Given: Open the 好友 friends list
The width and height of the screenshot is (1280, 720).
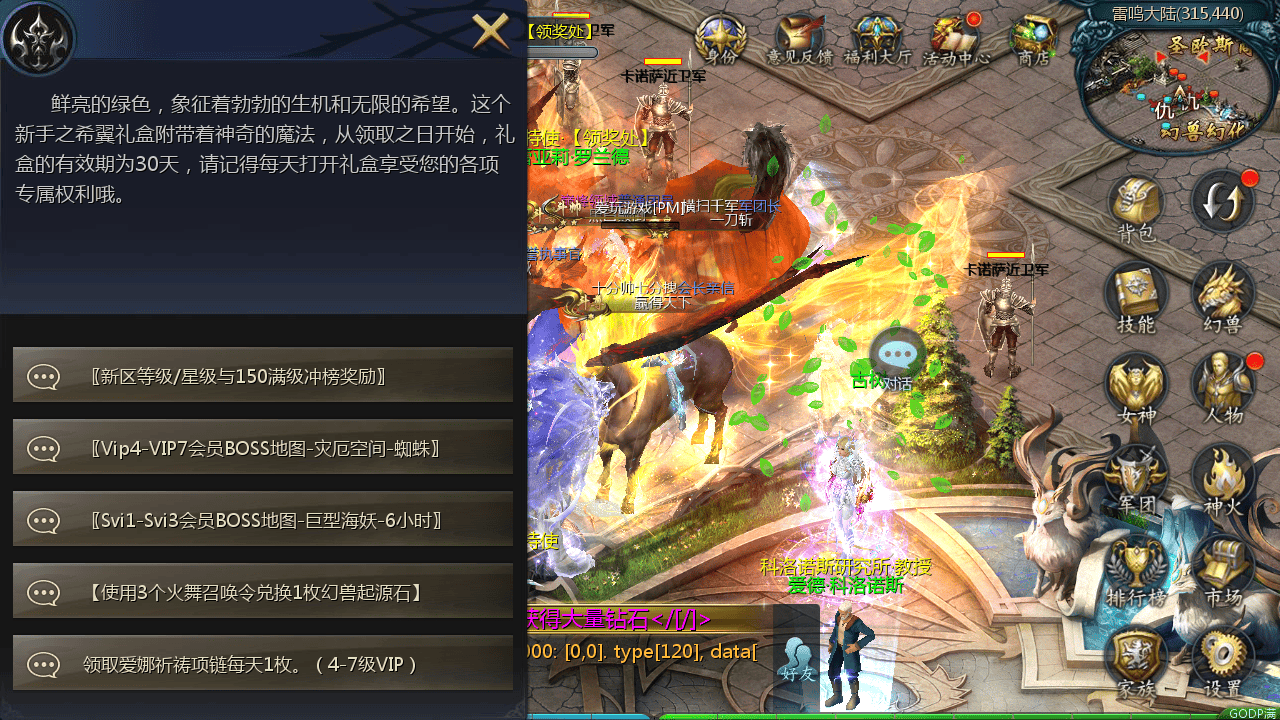Looking at the screenshot, I should (795, 660).
